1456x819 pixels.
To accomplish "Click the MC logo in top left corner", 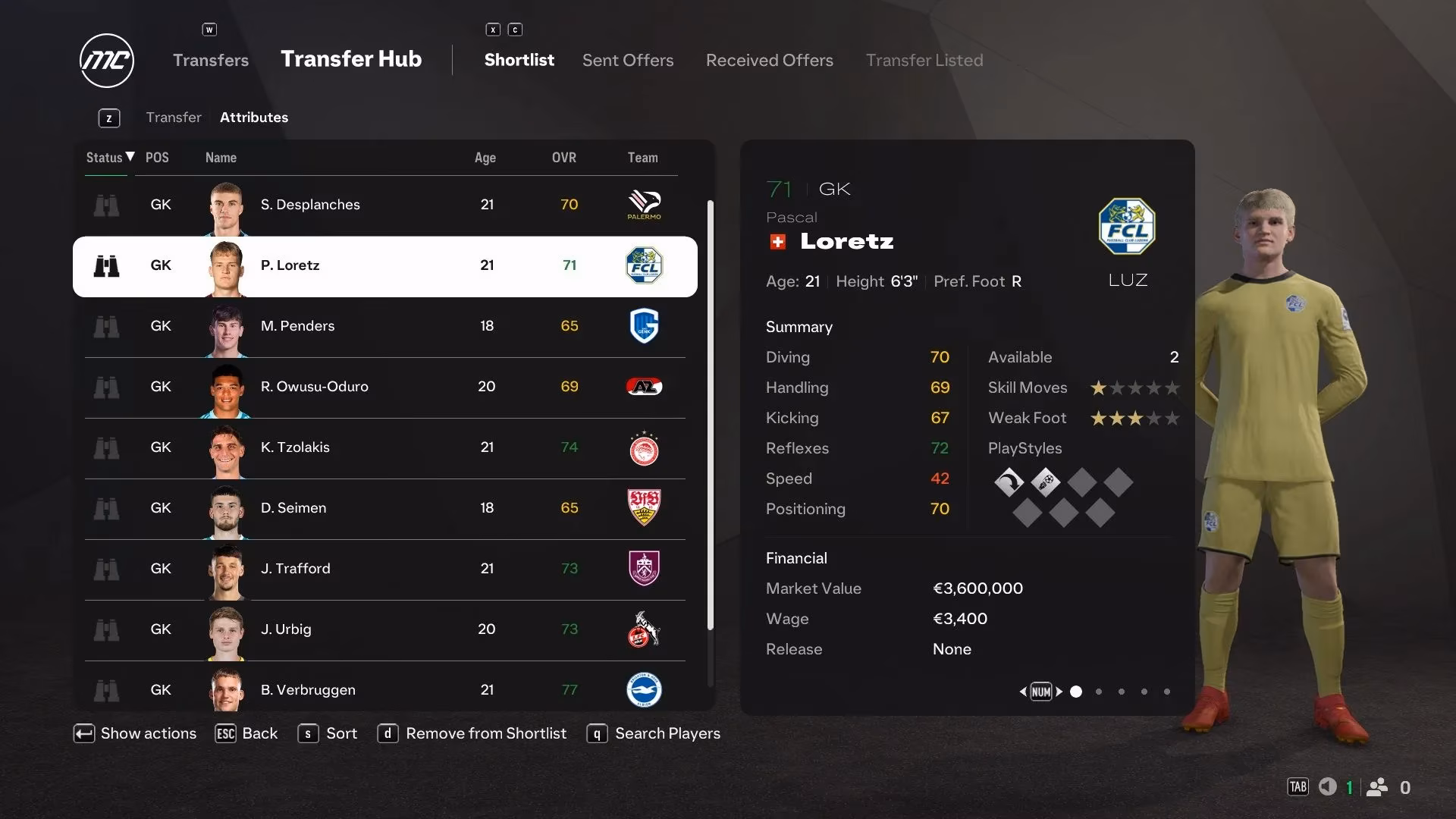I will (106, 61).
